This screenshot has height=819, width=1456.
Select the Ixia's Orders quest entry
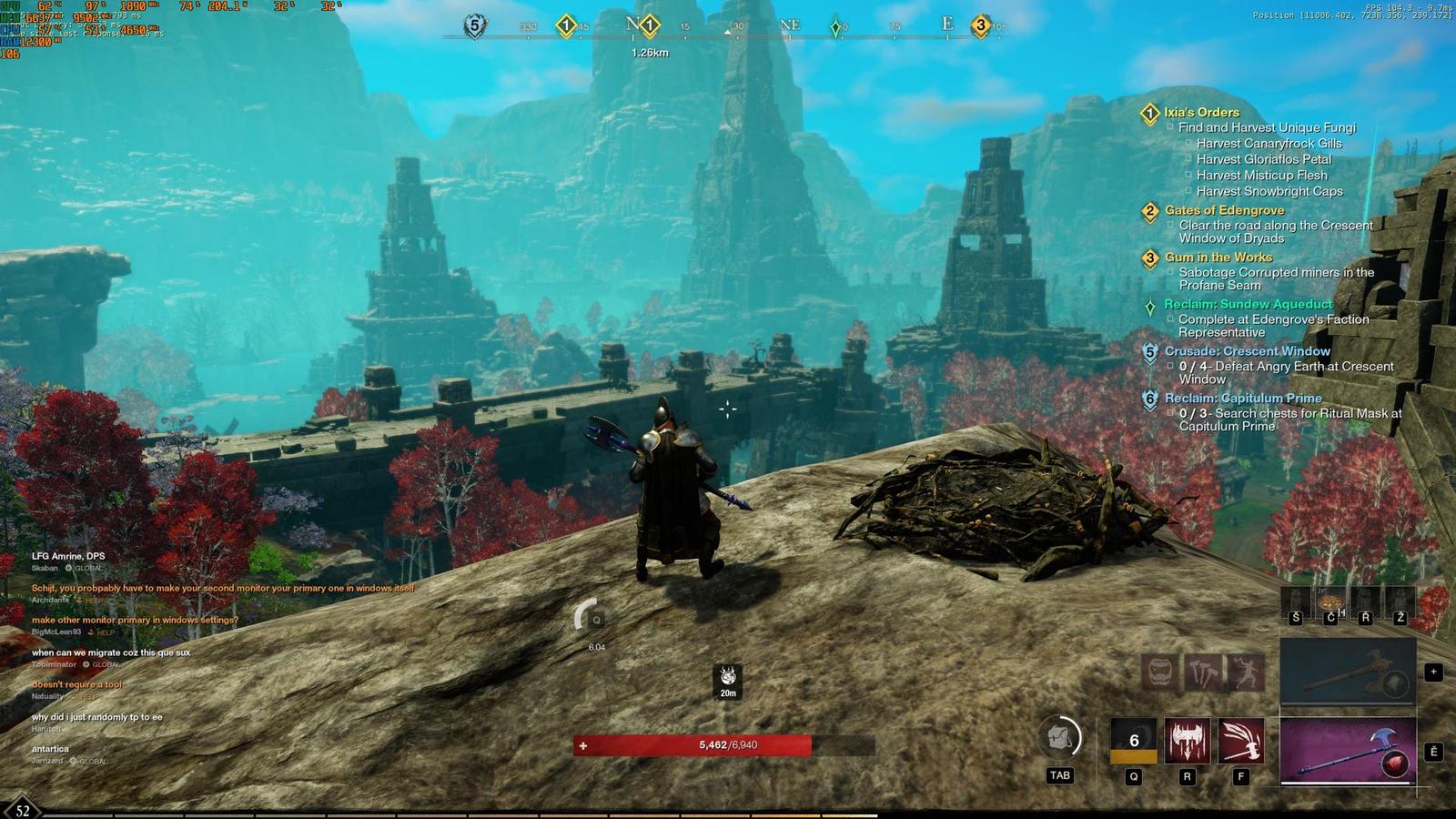pyautogui.click(x=1201, y=113)
